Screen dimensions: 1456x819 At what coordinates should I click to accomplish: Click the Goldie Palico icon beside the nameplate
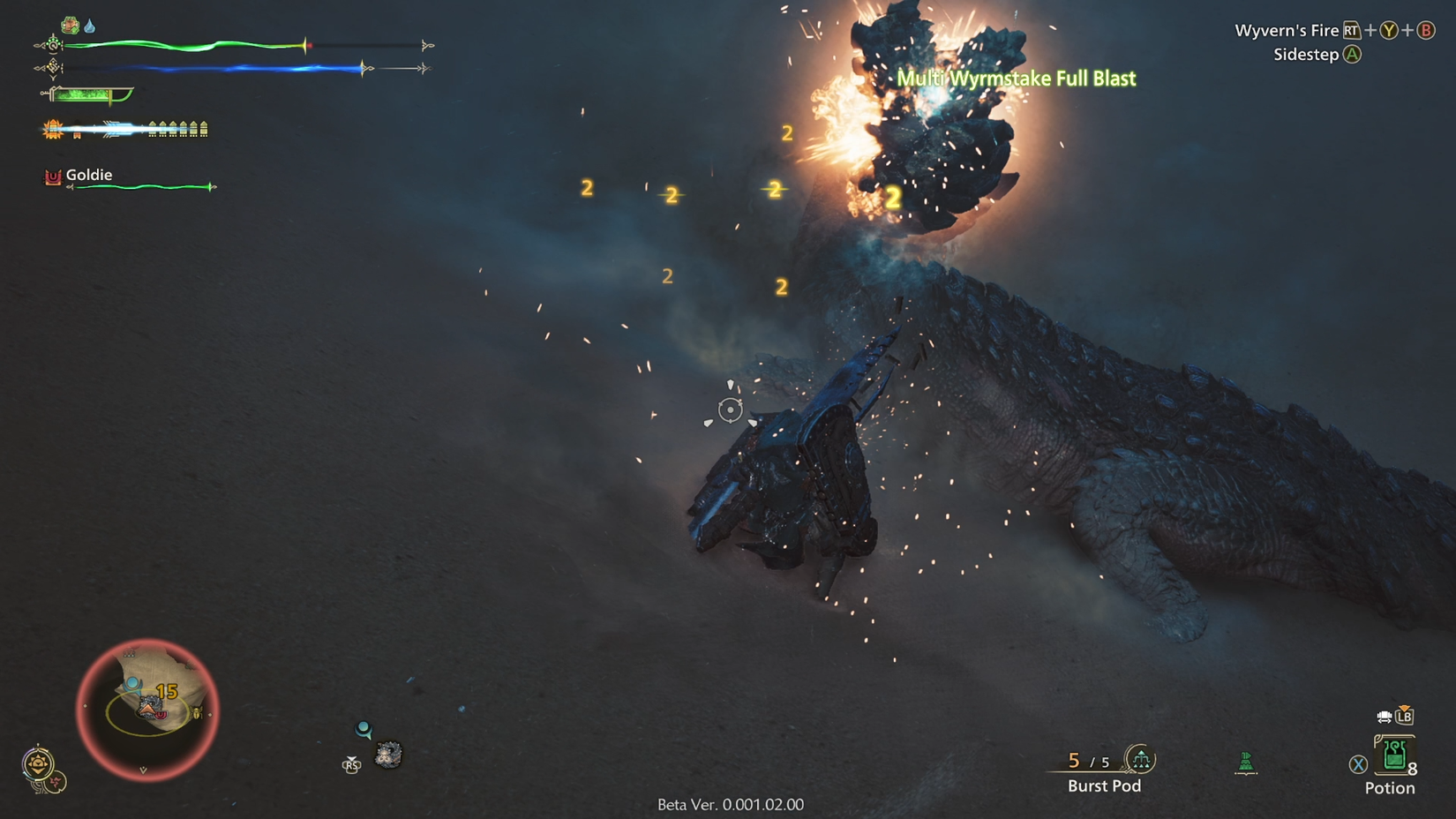(x=51, y=176)
